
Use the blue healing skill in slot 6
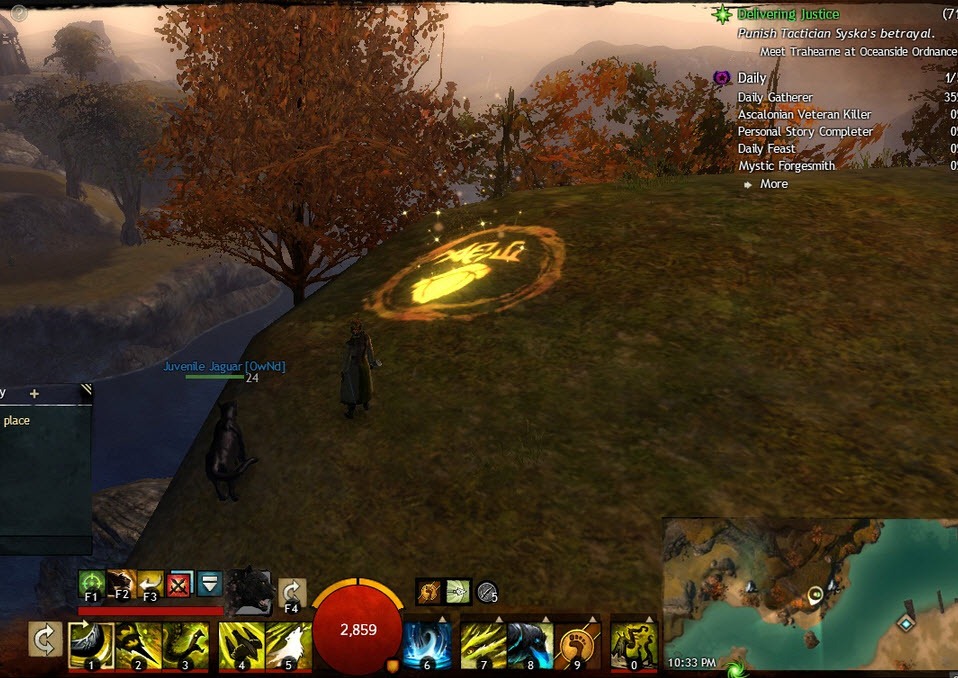point(427,644)
